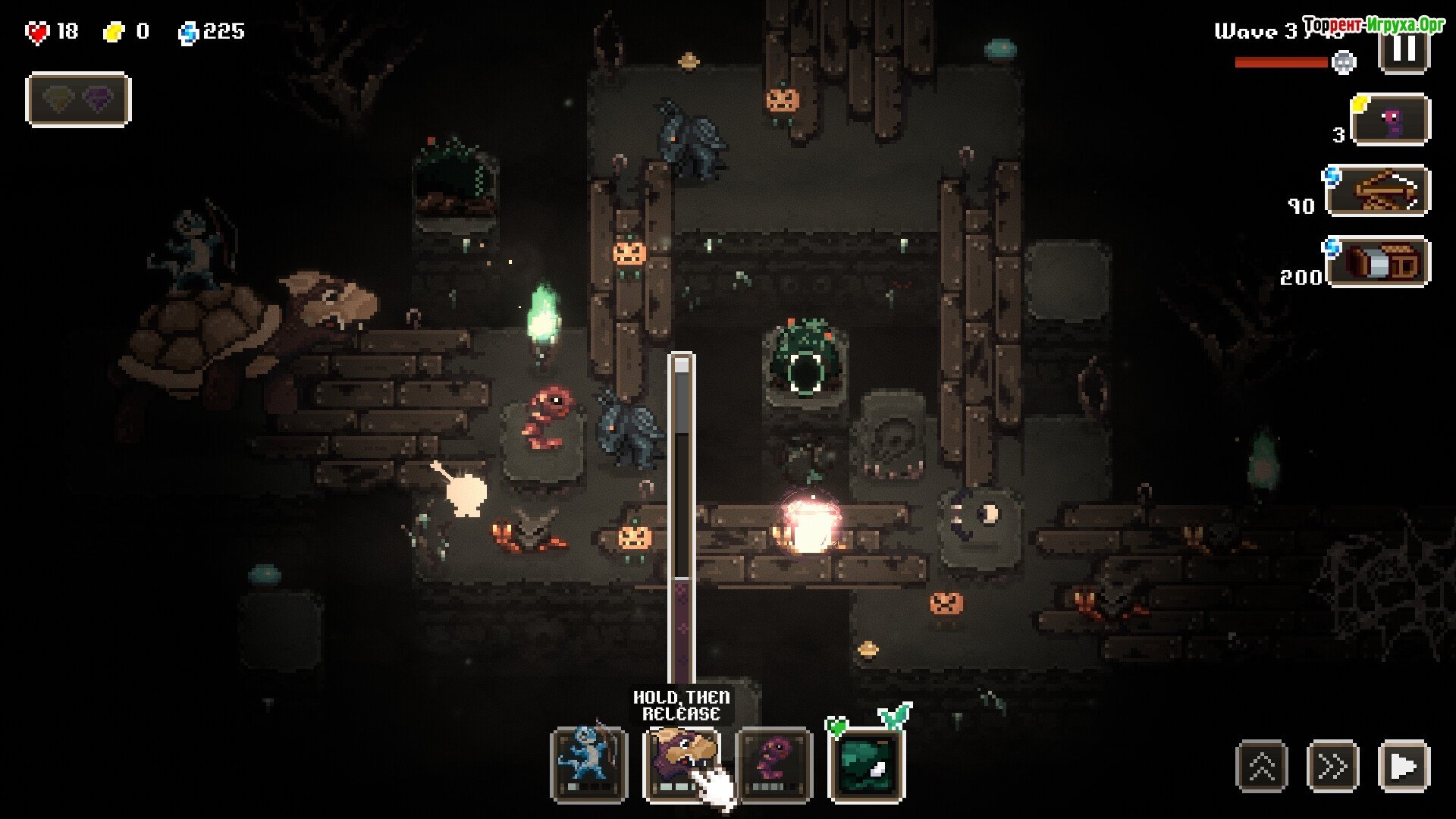
Task: Toggle fast-forward speed
Action: [x=1332, y=766]
